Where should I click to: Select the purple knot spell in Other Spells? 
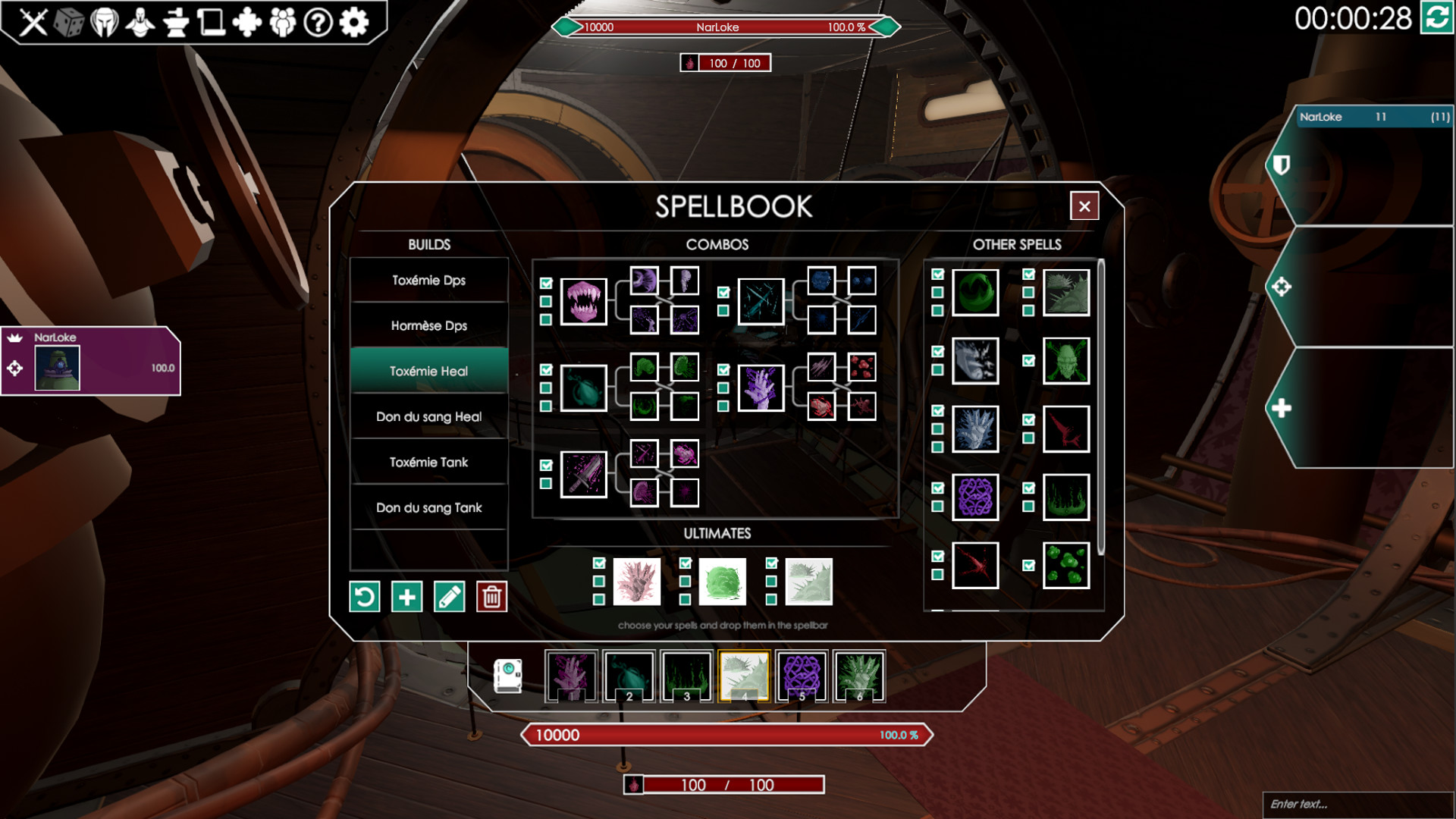pyautogui.click(x=975, y=497)
